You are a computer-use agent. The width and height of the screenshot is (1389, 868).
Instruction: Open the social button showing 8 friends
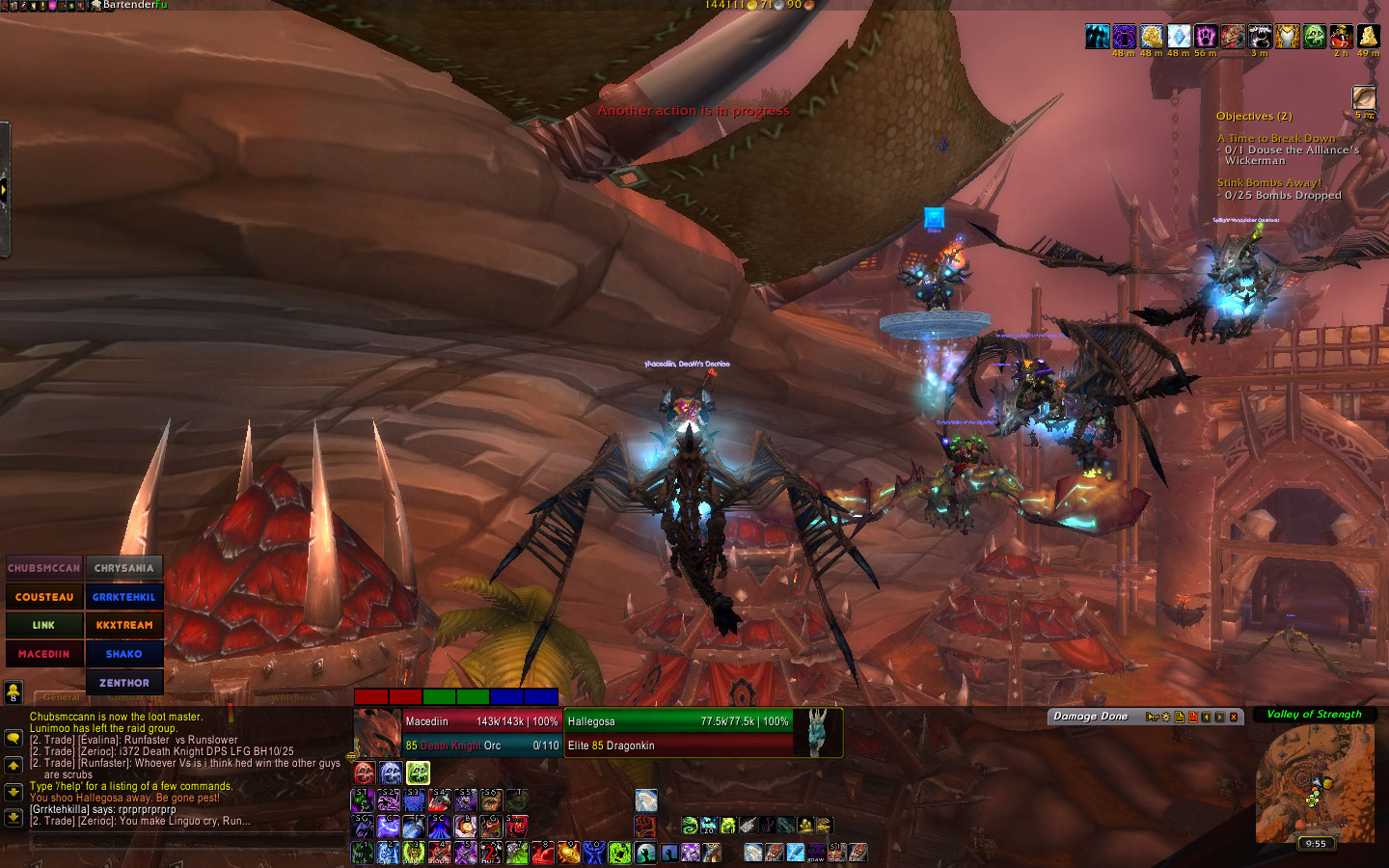[14, 691]
